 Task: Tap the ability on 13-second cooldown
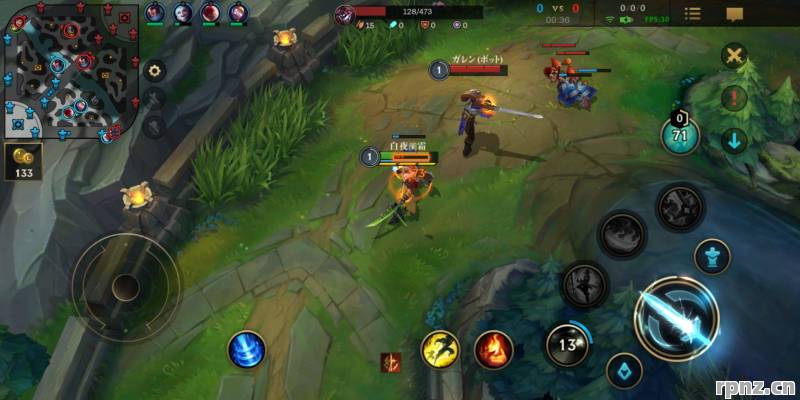pyautogui.click(x=569, y=345)
